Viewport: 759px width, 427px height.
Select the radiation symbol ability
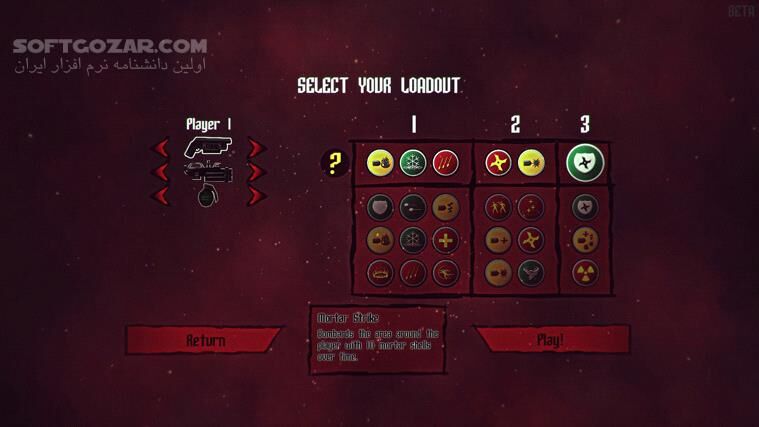[x=585, y=272]
